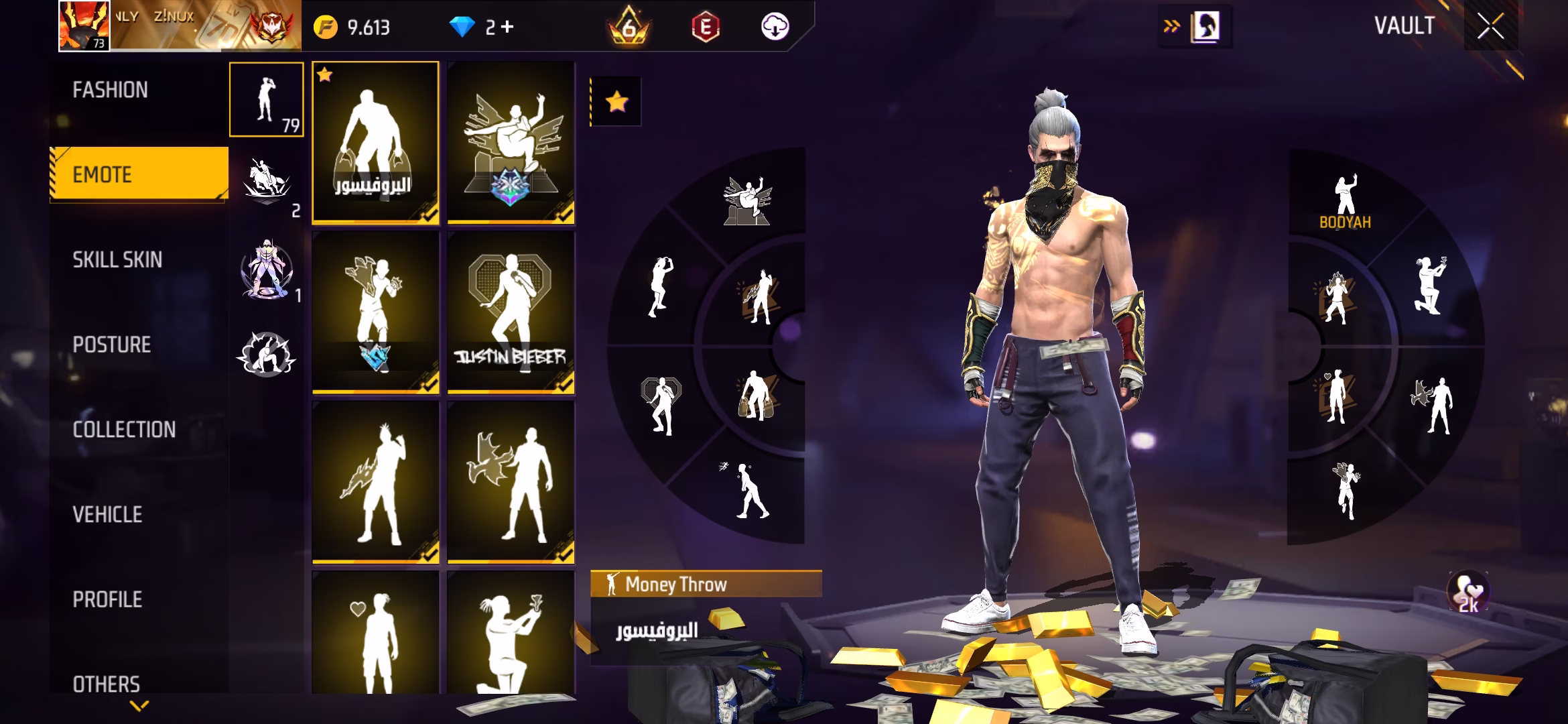This screenshot has height=724, width=1568.
Task: Go to the Collection section
Action: 124,429
